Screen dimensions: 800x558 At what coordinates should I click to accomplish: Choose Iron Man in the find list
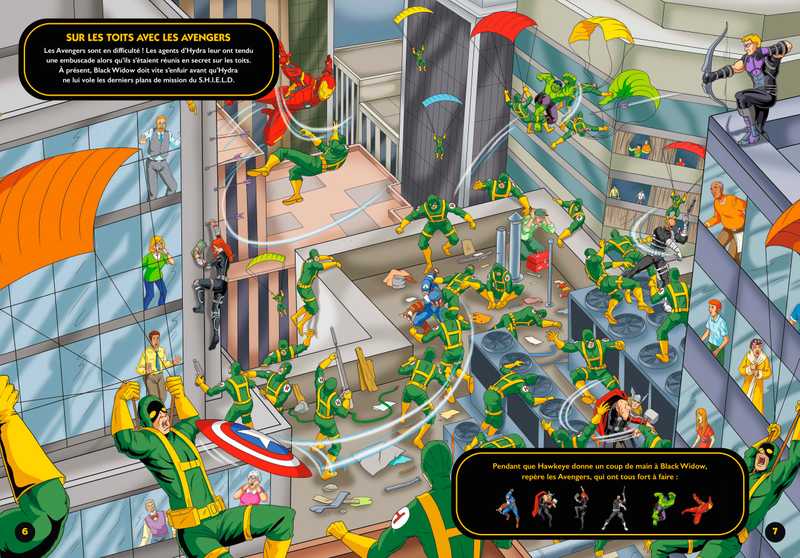(x=697, y=510)
